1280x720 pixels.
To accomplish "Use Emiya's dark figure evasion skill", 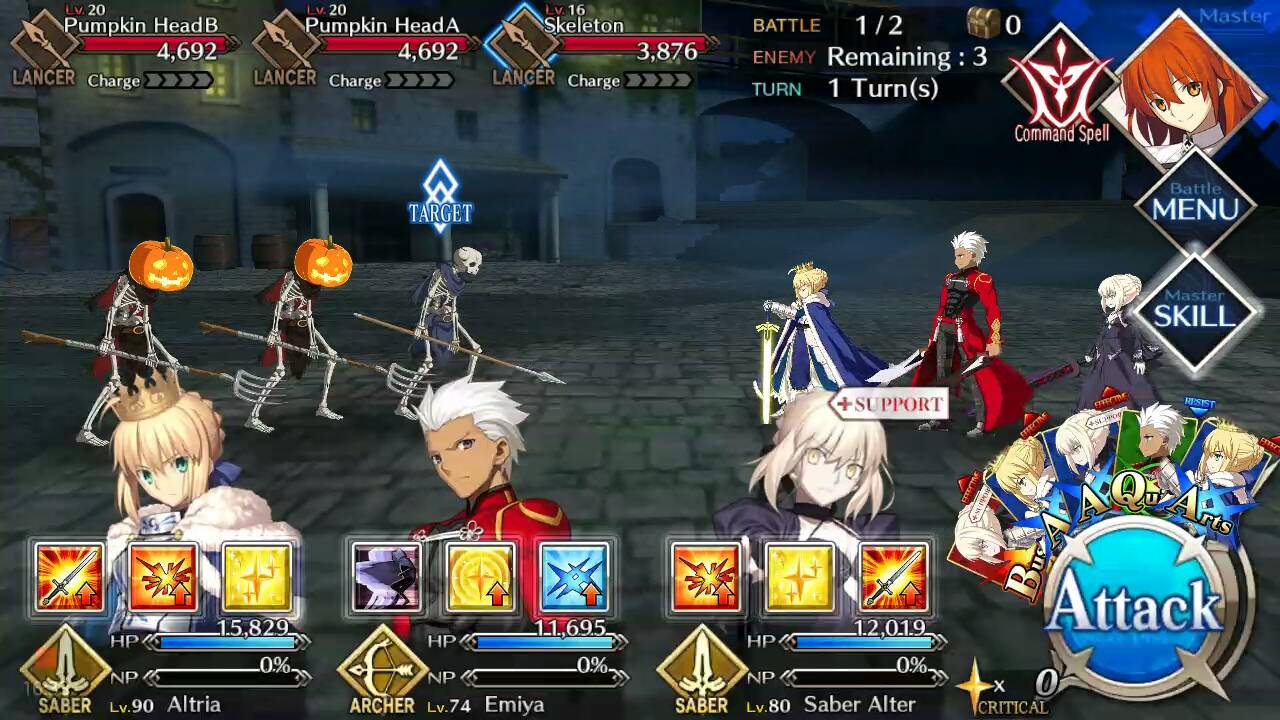I will [x=386, y=577].
